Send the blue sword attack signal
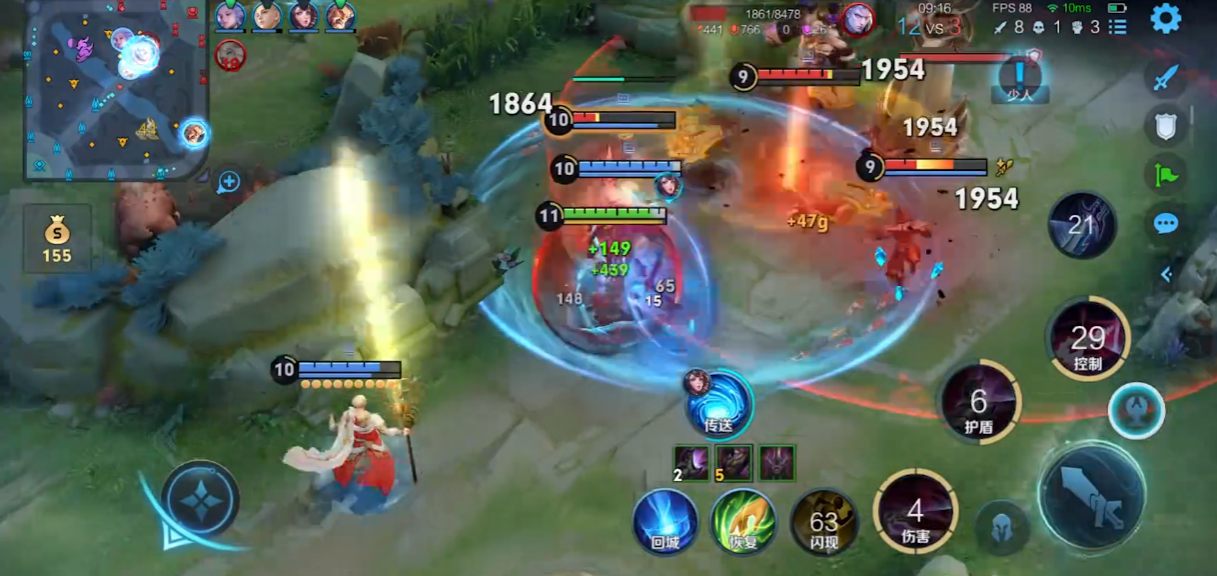The image size is (1217, 576). pyautogui.click(x=1166, y=77)
